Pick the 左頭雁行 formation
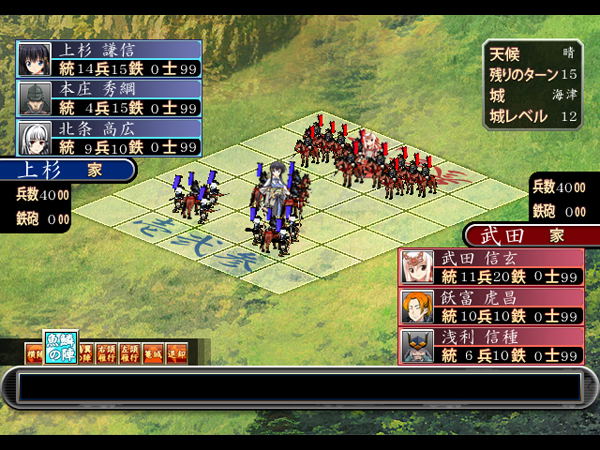The width and height of the screenshot is (600, 450). (x=130, y=353)
